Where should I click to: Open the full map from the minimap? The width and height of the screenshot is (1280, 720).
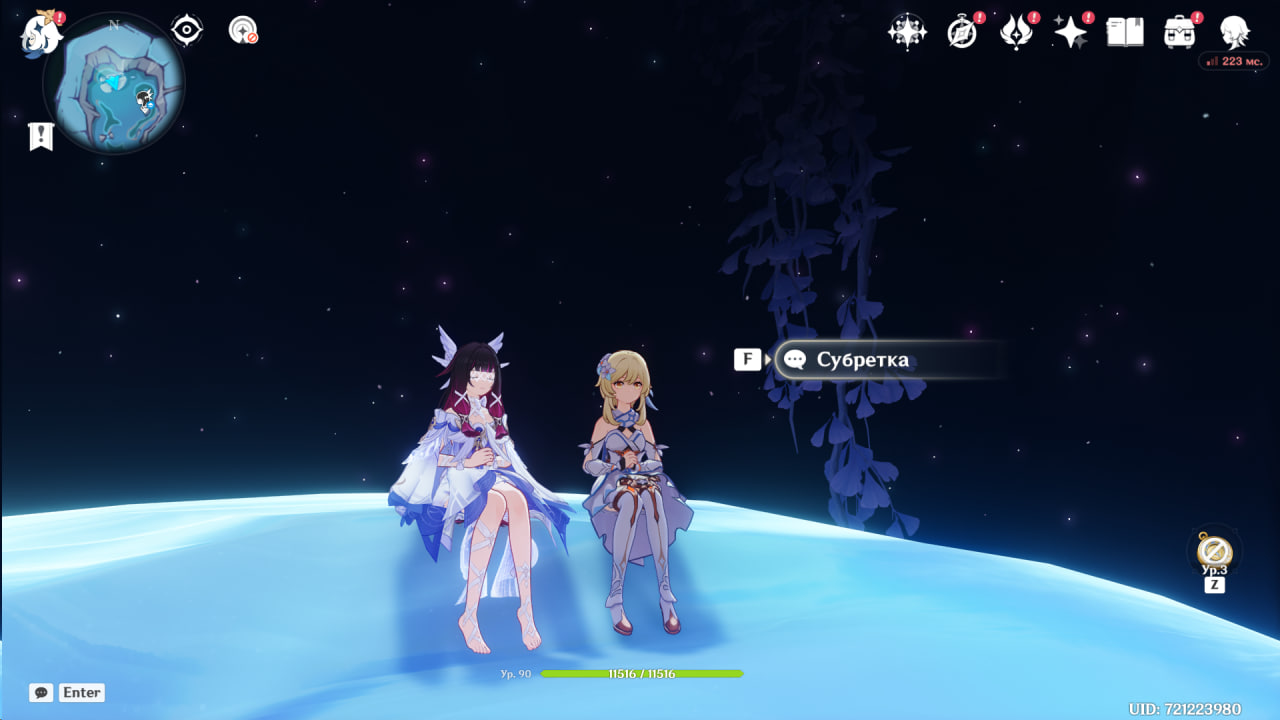pyautogui.click(x=114, y=83)
